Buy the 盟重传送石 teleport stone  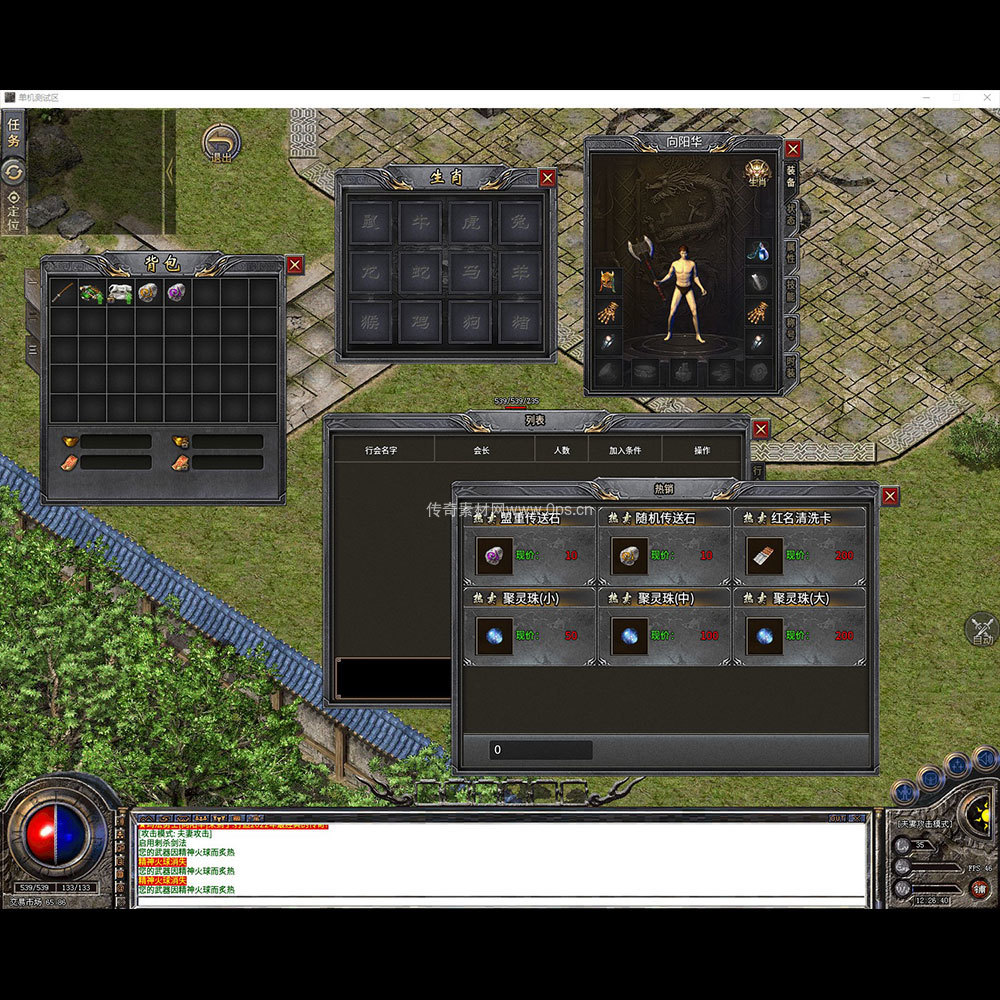click(494, 555)
